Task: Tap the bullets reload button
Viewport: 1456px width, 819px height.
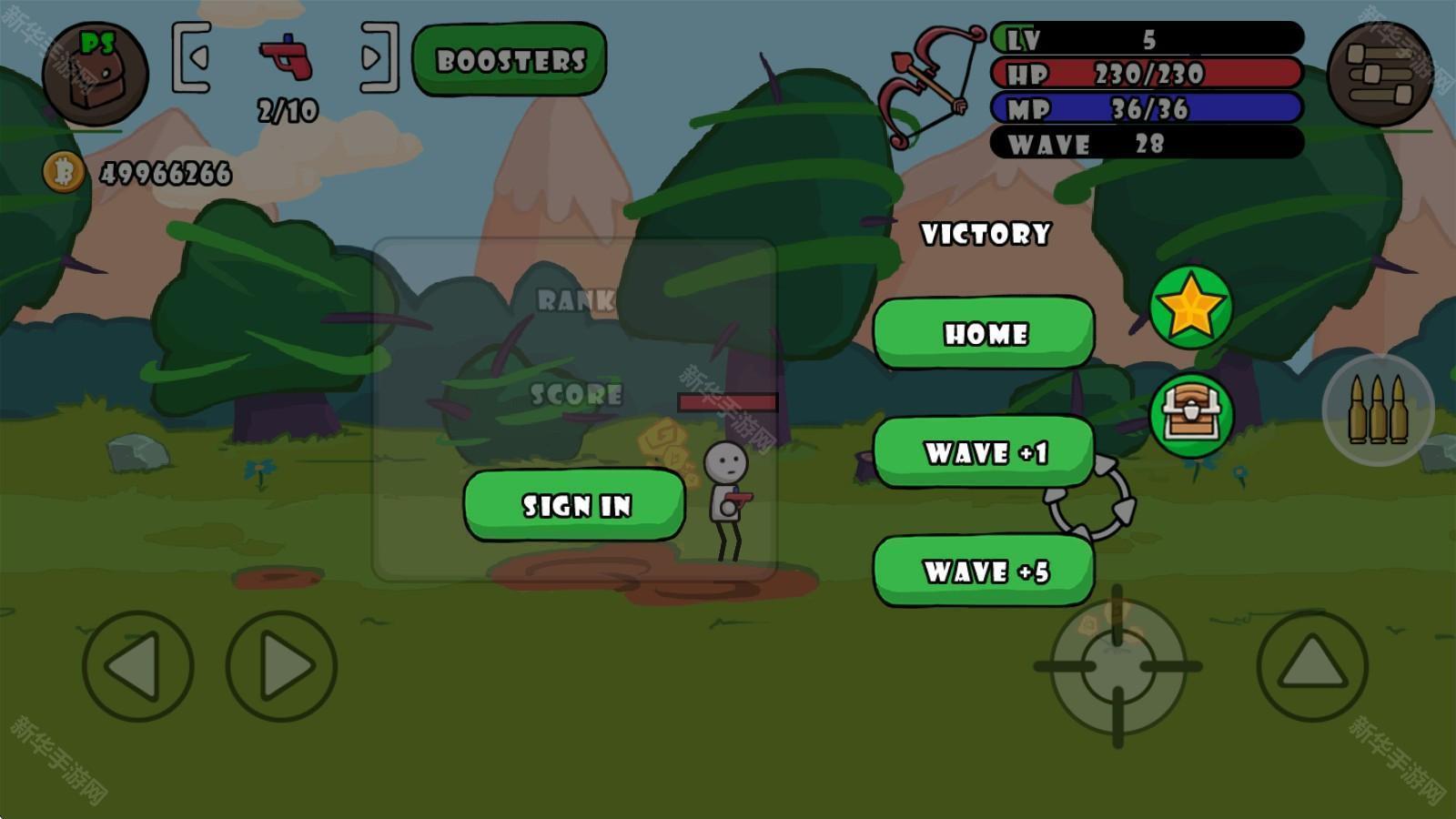Action: (1378, 410)
